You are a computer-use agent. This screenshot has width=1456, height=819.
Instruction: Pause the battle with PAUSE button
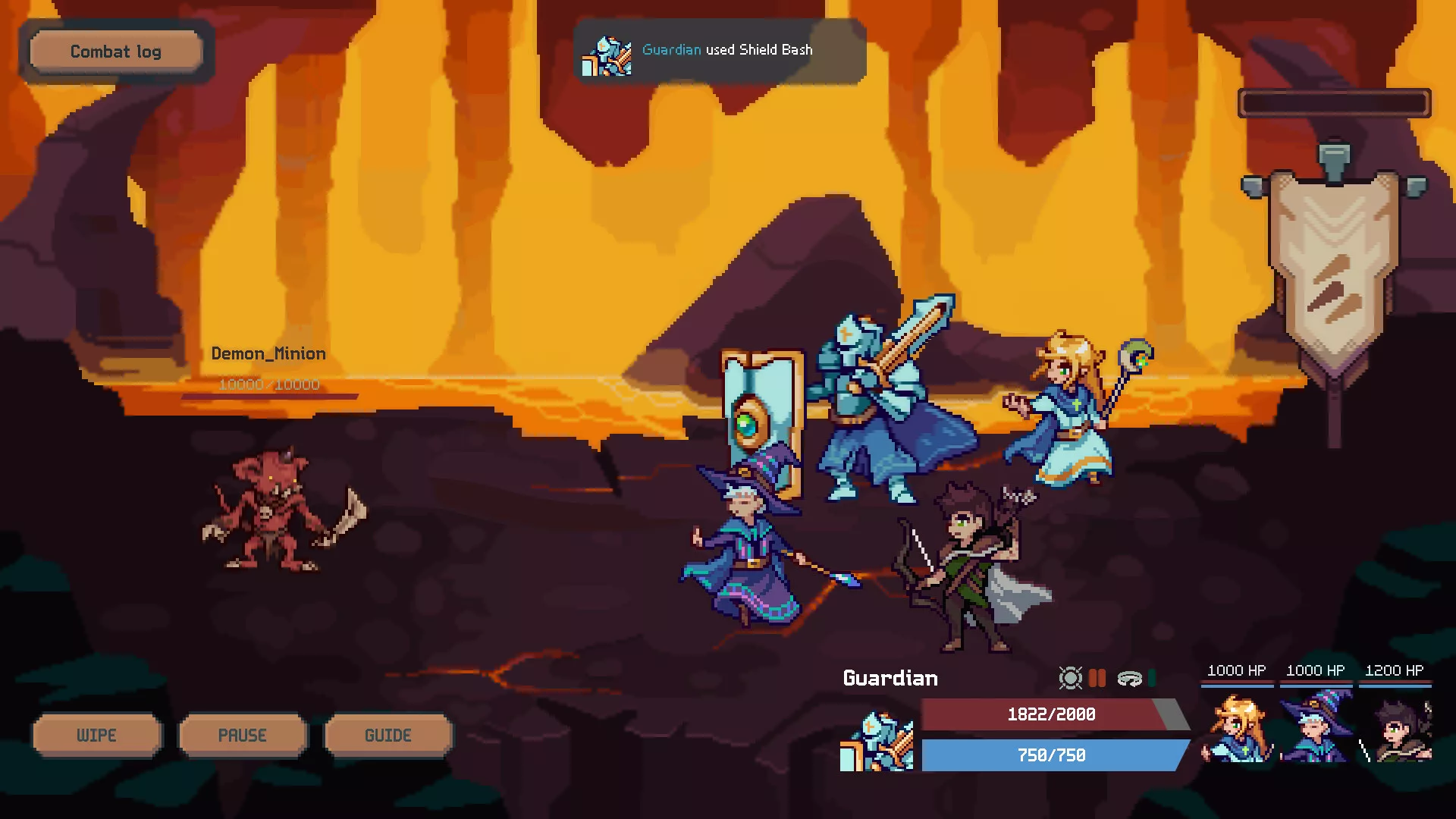pos(242,735)
